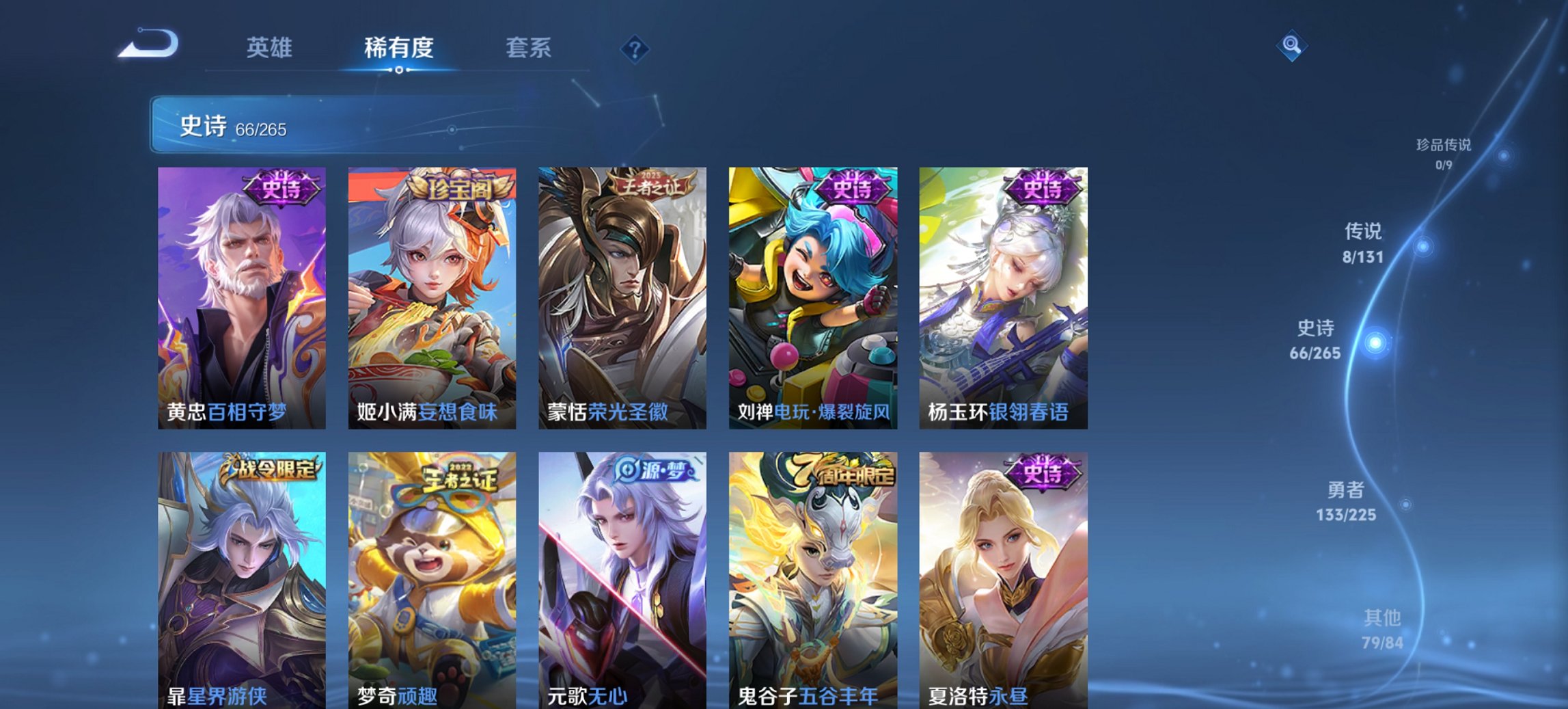Image resolution: width=1568 pixels, height=709 pixels.
Task: Click the question mark help icon
Action: (635, 48)
